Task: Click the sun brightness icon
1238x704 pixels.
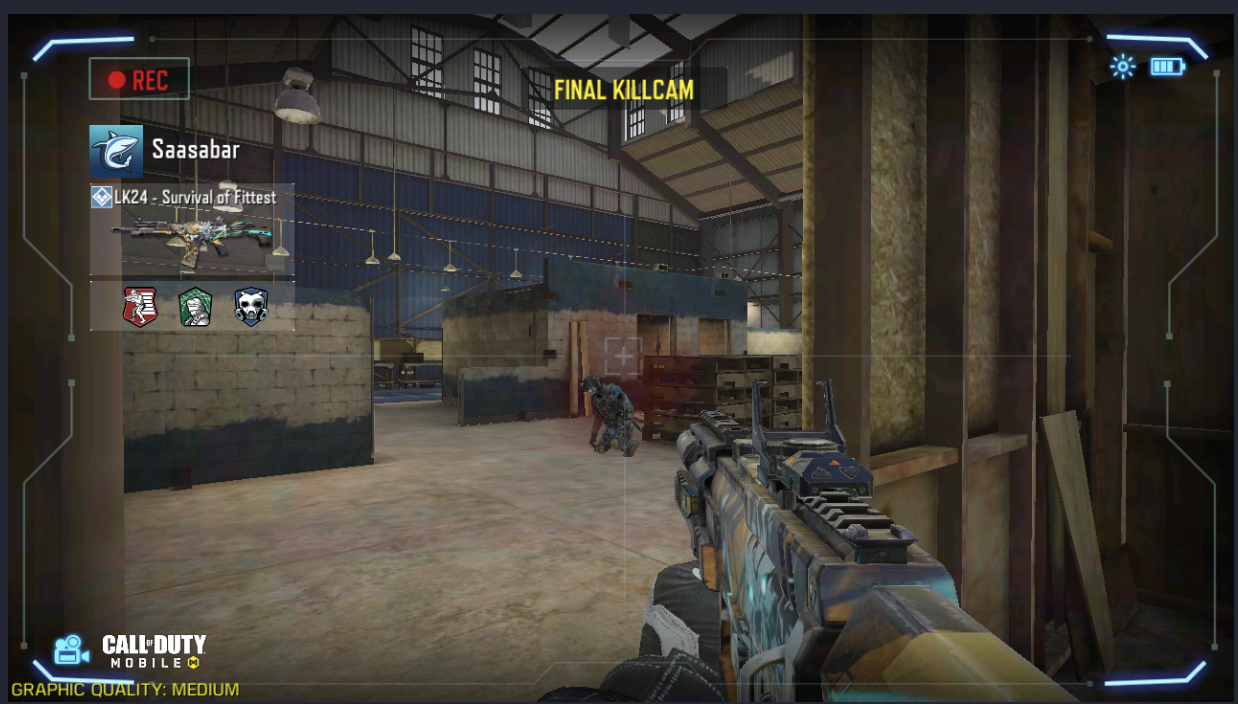Action: (1123, 67)
